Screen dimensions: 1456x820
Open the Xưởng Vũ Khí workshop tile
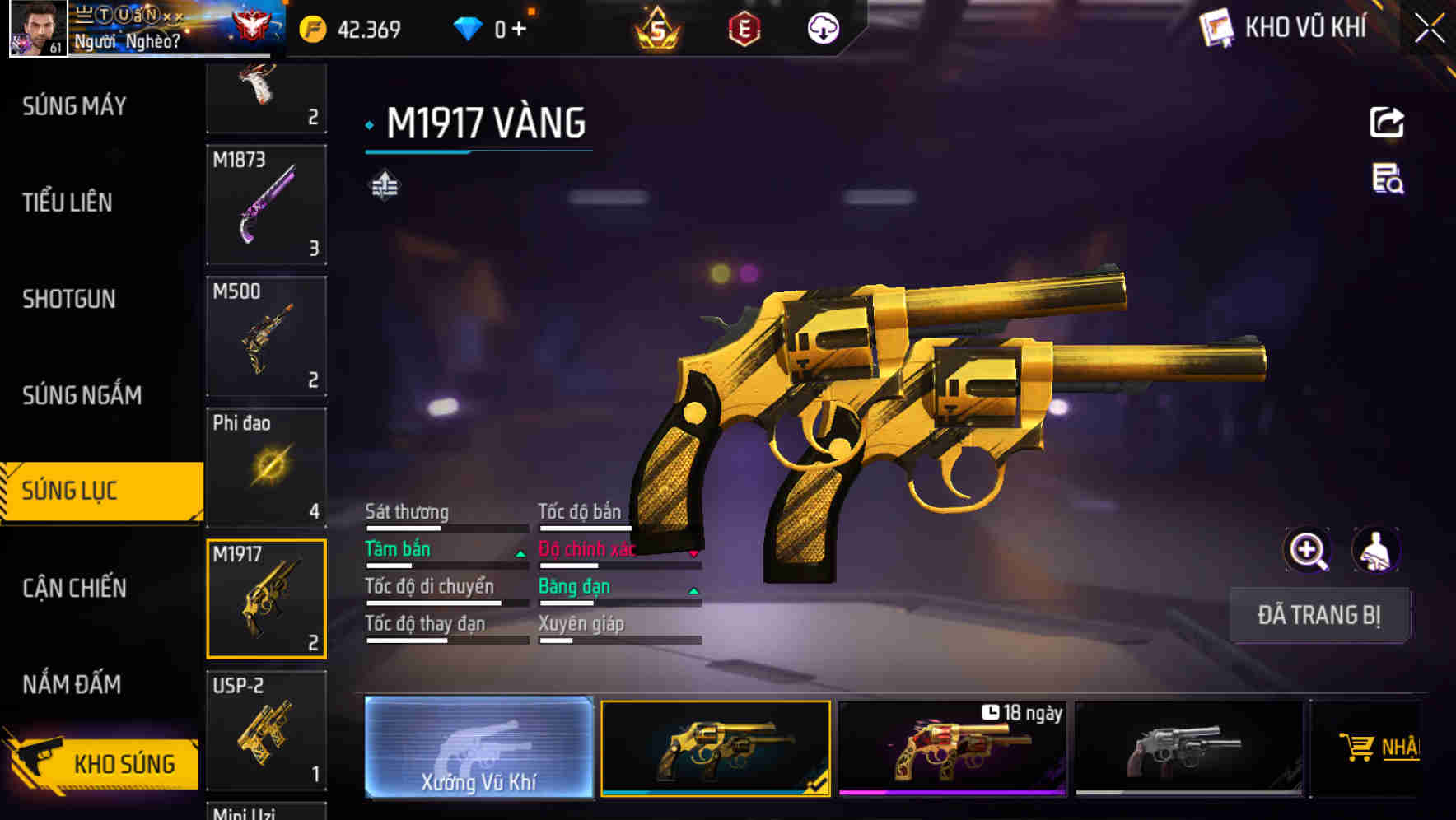tap(478, 748)
